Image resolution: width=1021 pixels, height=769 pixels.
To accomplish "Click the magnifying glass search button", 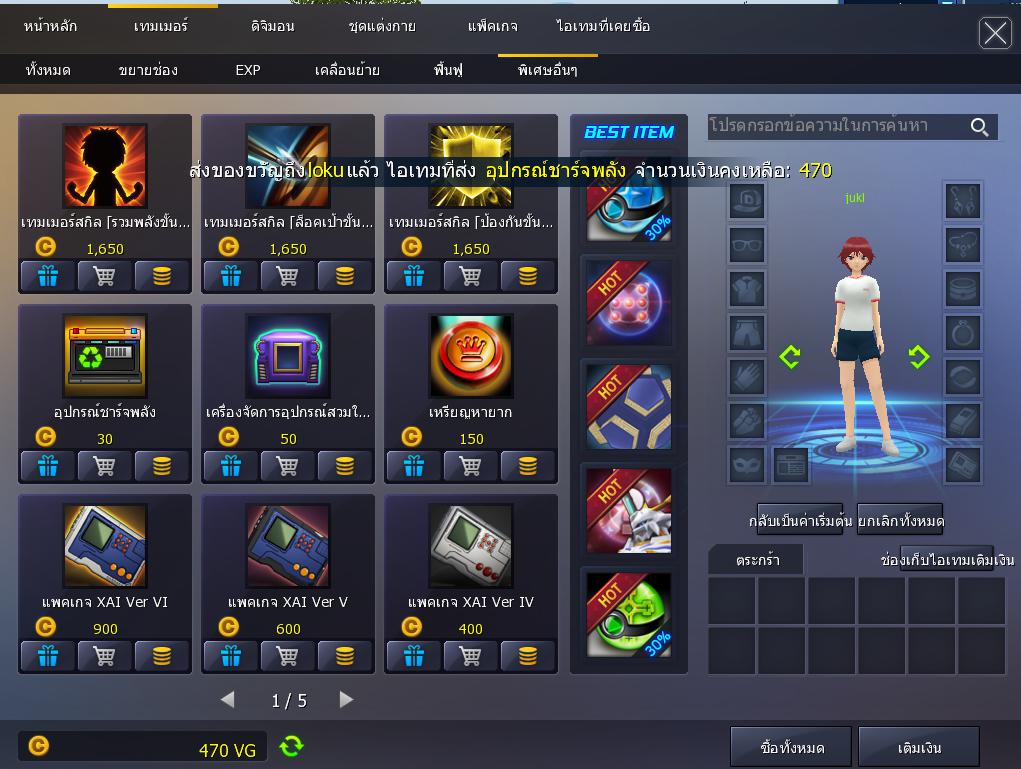I will point(980,127).
